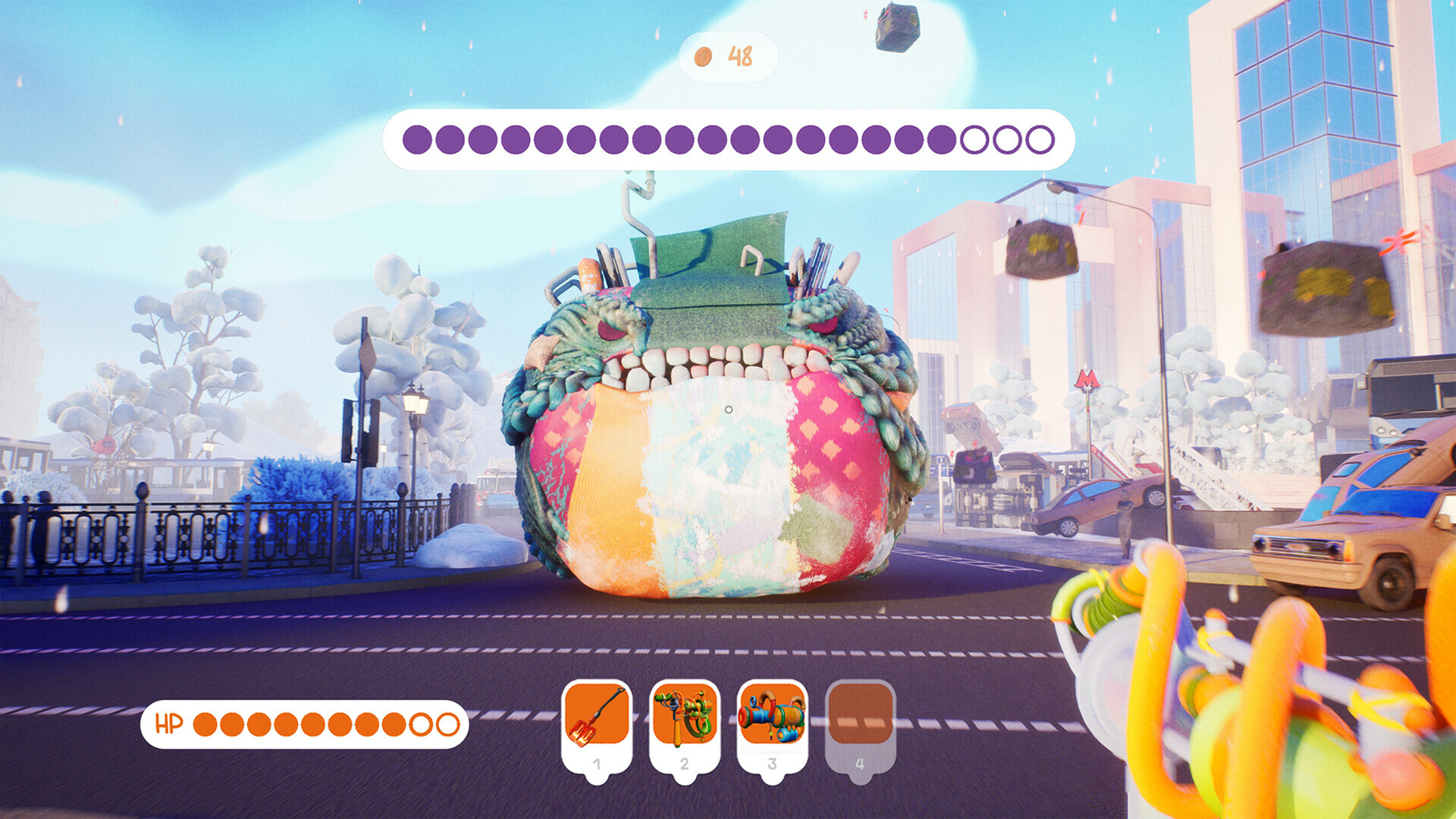Click the first filled purple dot of the boss bar

[x=417, y=140]
